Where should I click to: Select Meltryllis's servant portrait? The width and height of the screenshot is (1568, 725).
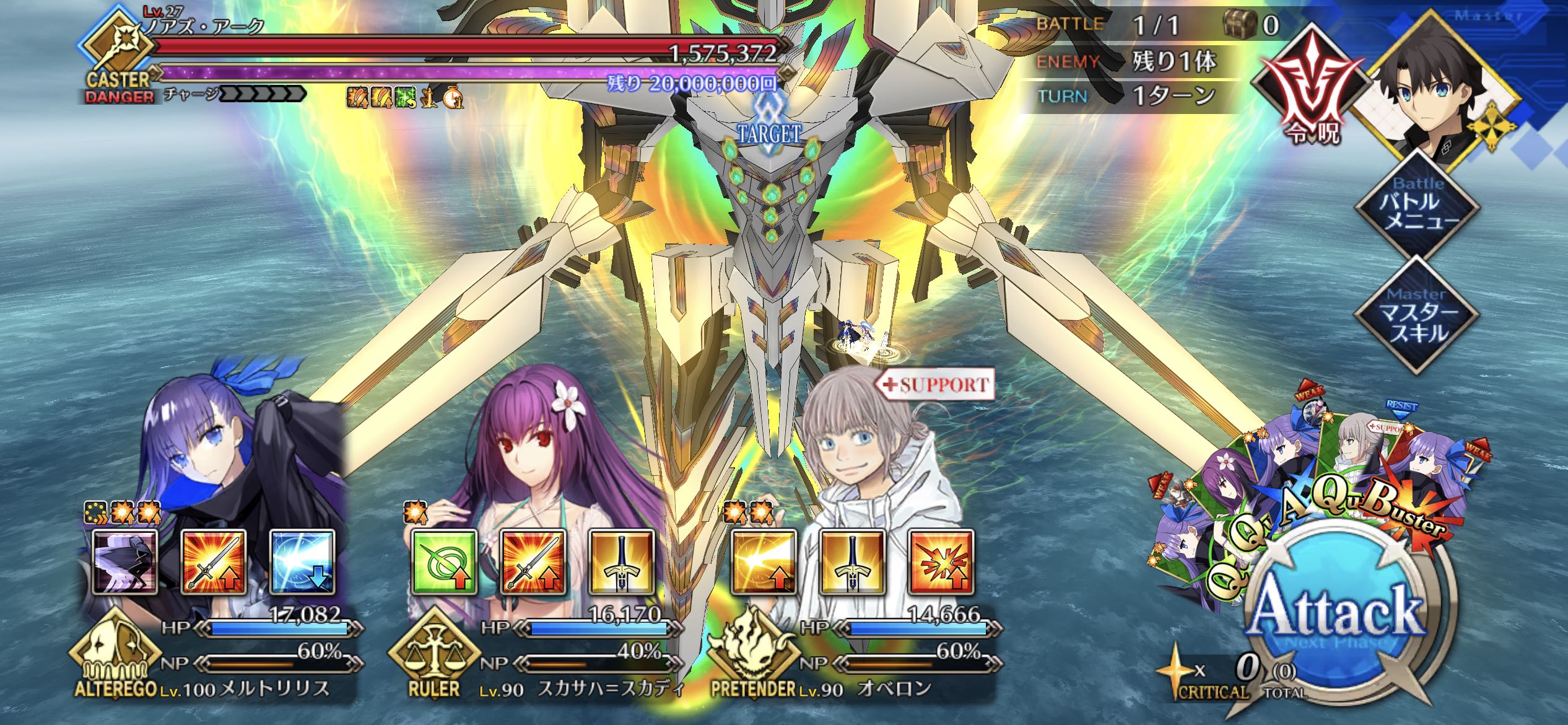[x=235, y=446]
